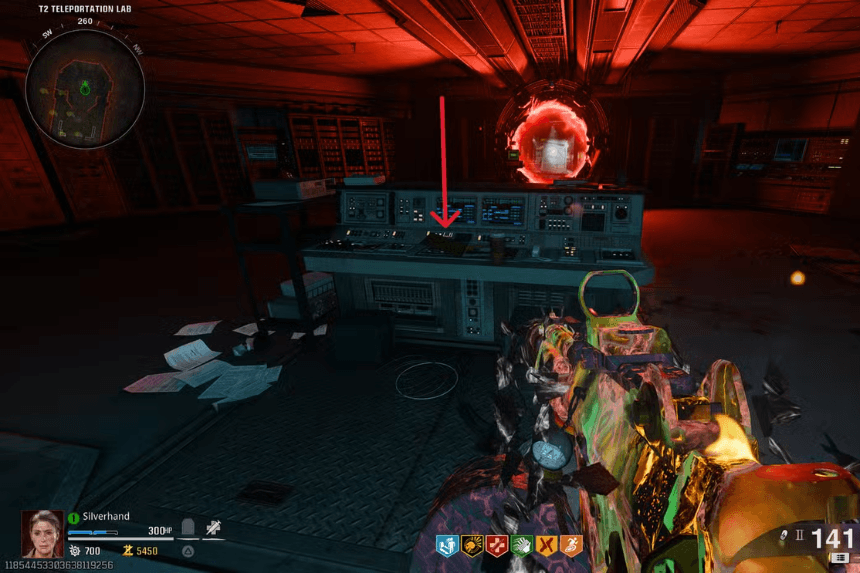Click the blue Quick Revive perk icon
860x573 pixels.
[447, 546]
